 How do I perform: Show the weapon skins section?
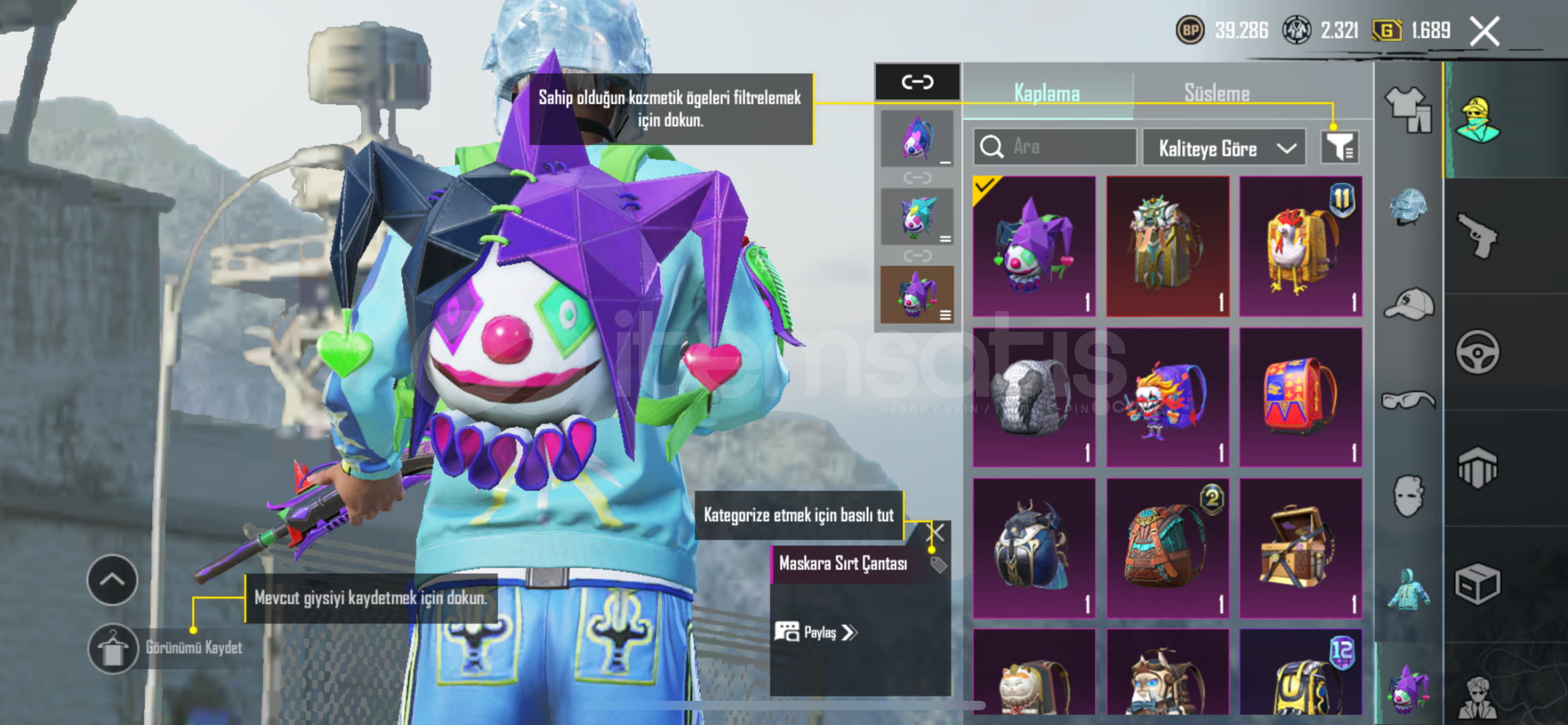pos(1477,235)
